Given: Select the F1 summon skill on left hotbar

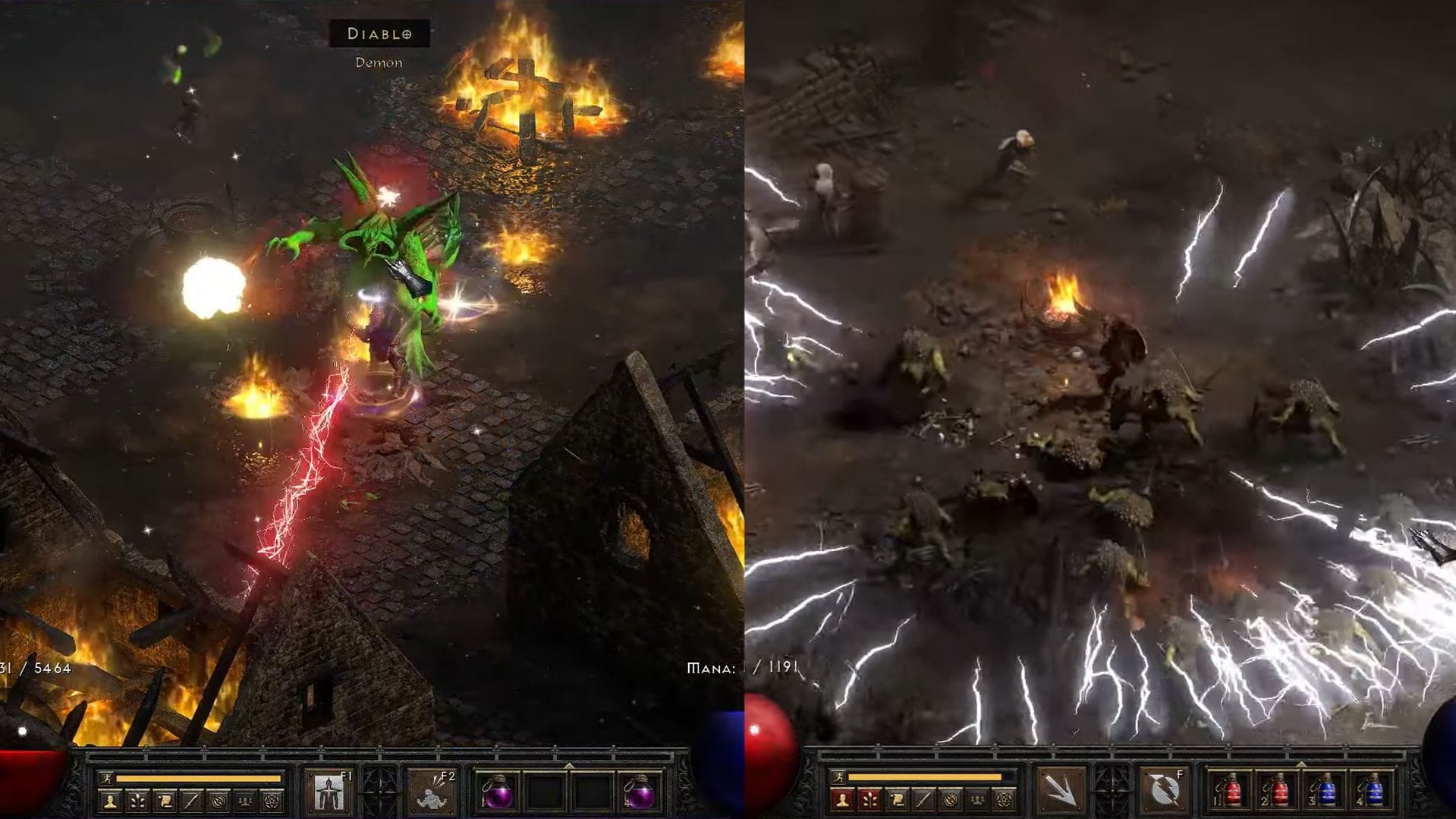Looking at the screenshot, I should (329, 792).
